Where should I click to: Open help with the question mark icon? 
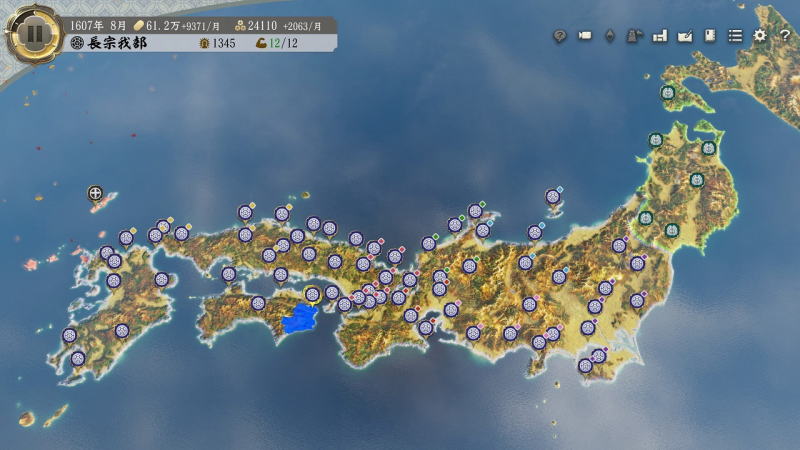pyautogui.click(x=783, y=35)
